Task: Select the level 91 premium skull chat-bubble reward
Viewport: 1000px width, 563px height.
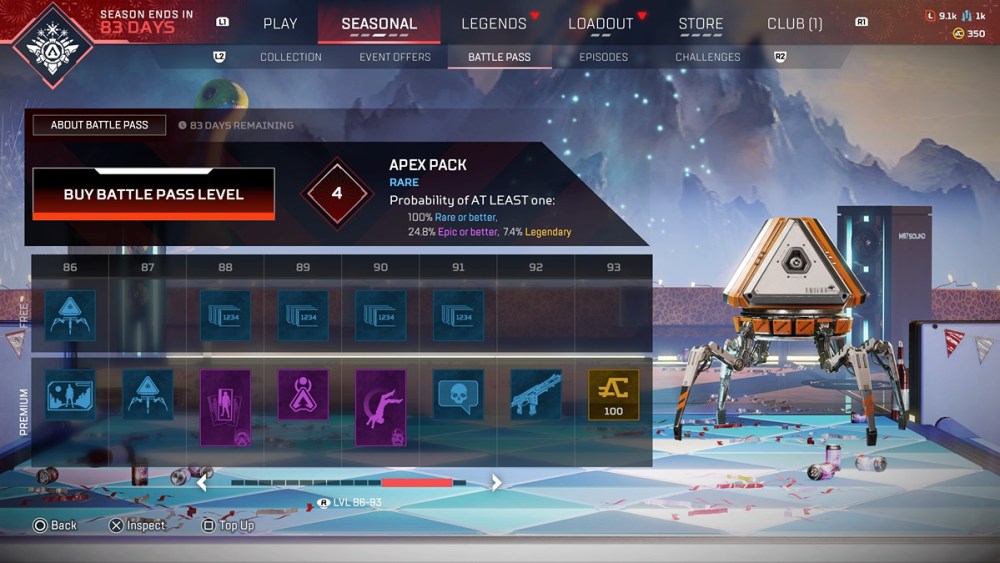Action: (x=458, y=395)
